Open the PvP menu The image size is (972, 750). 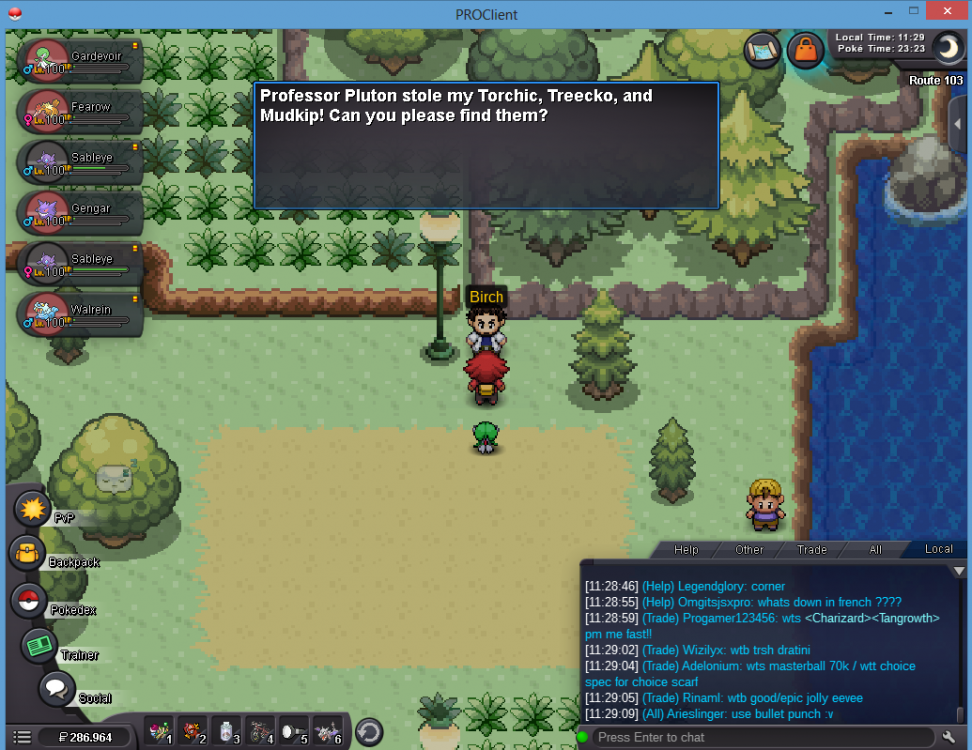[33, 509]
